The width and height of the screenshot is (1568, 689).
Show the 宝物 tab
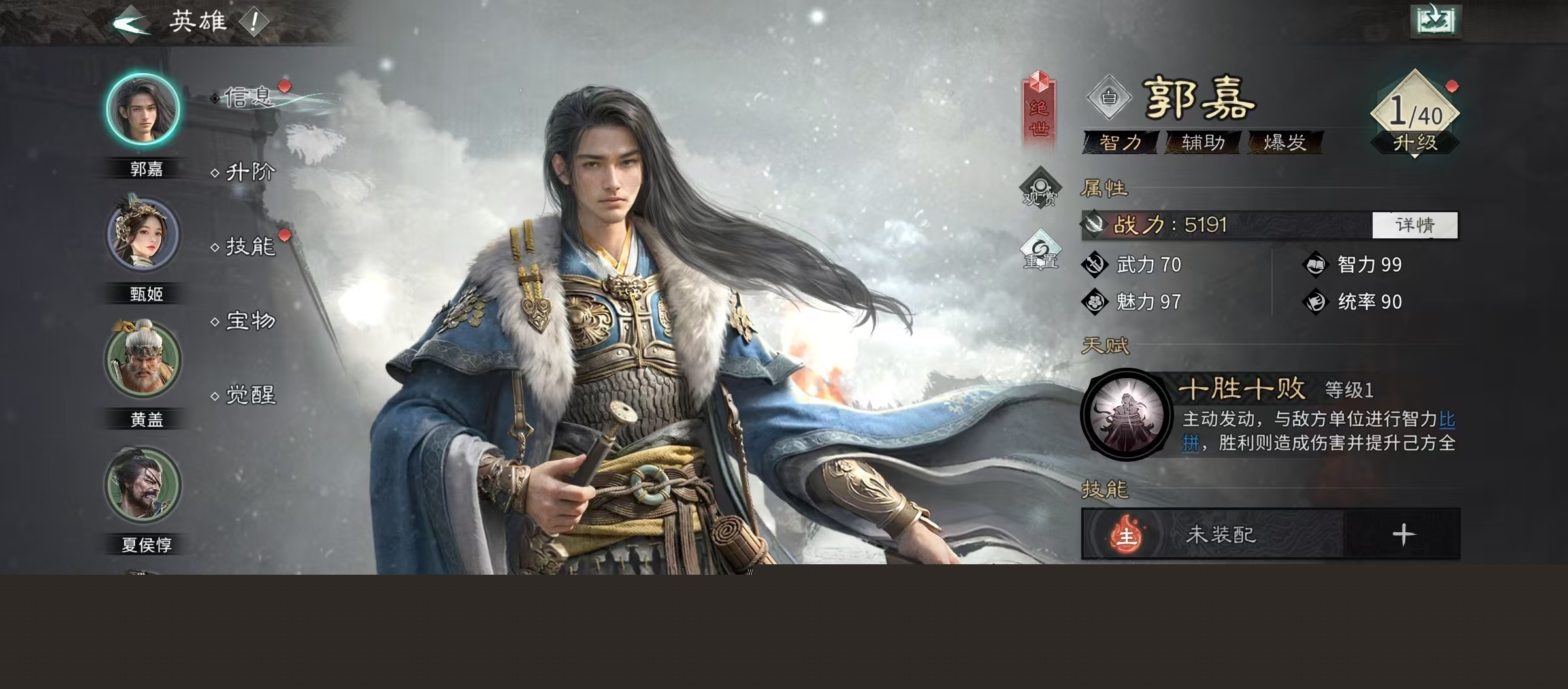pyautogui.click(x=250, y=321)
